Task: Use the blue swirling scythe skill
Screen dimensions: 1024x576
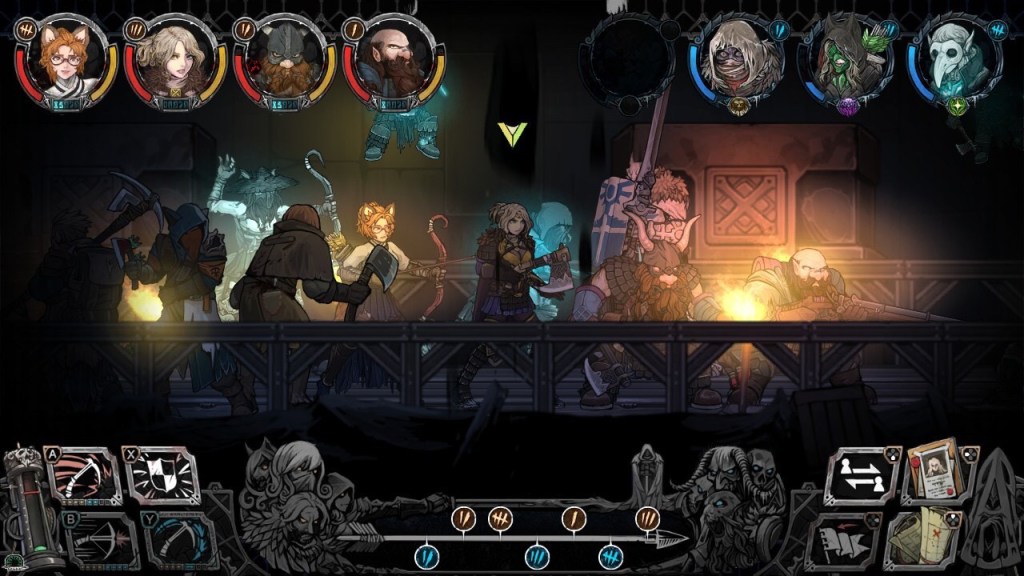Action: tap(182, 542)
